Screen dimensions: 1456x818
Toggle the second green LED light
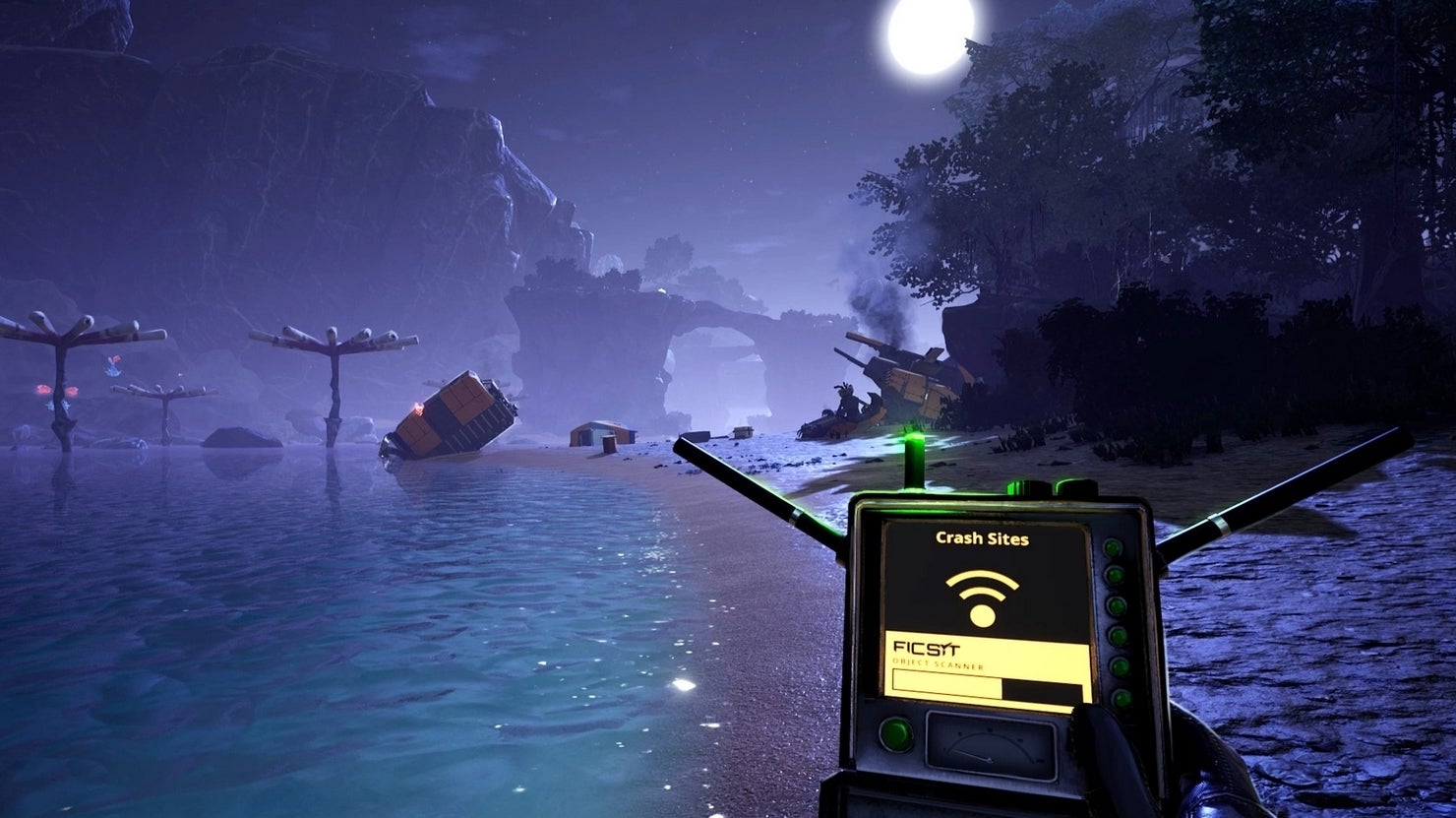pos(1114,575)
